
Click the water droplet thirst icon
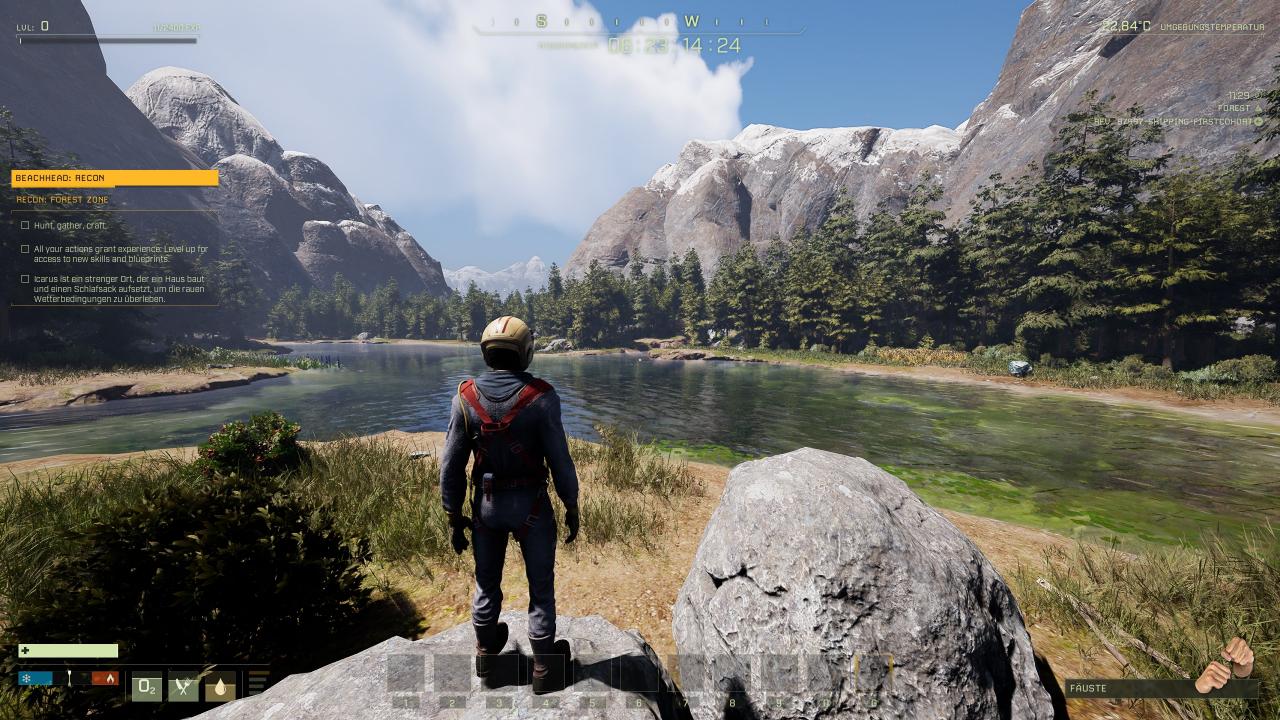click(x=220, y=687)
